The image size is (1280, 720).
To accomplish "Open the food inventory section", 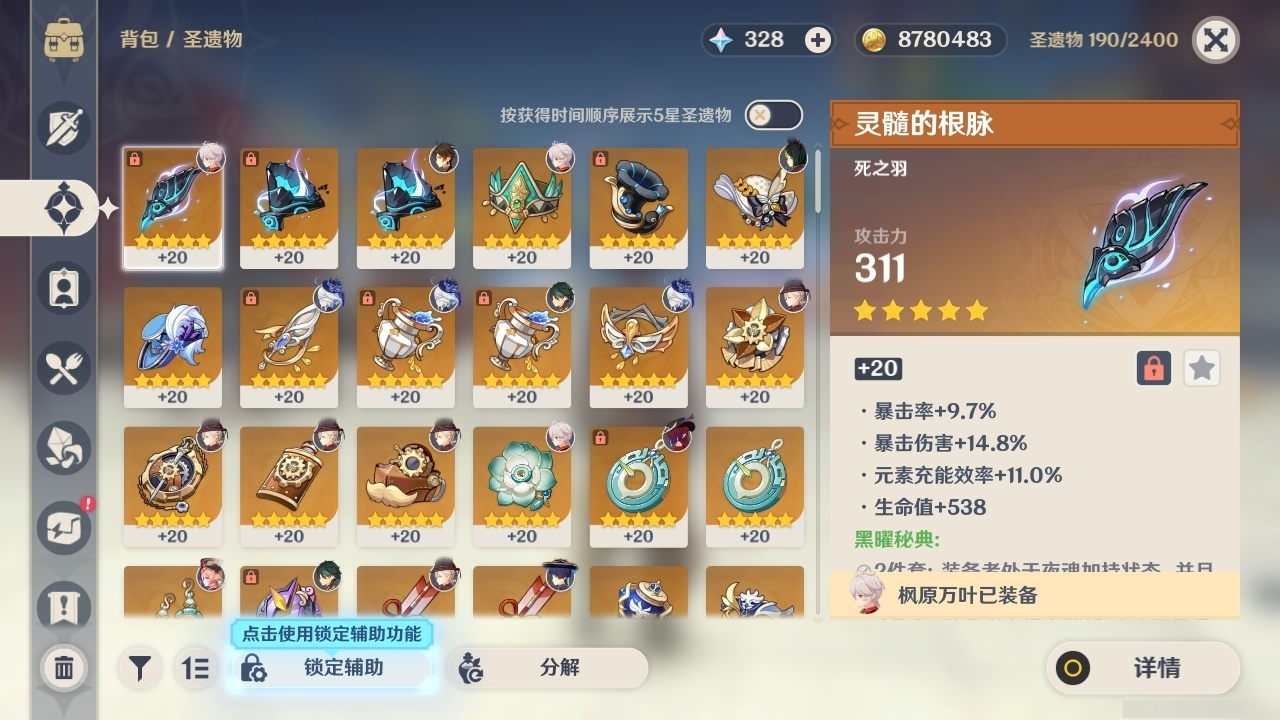I will [64, 368].
